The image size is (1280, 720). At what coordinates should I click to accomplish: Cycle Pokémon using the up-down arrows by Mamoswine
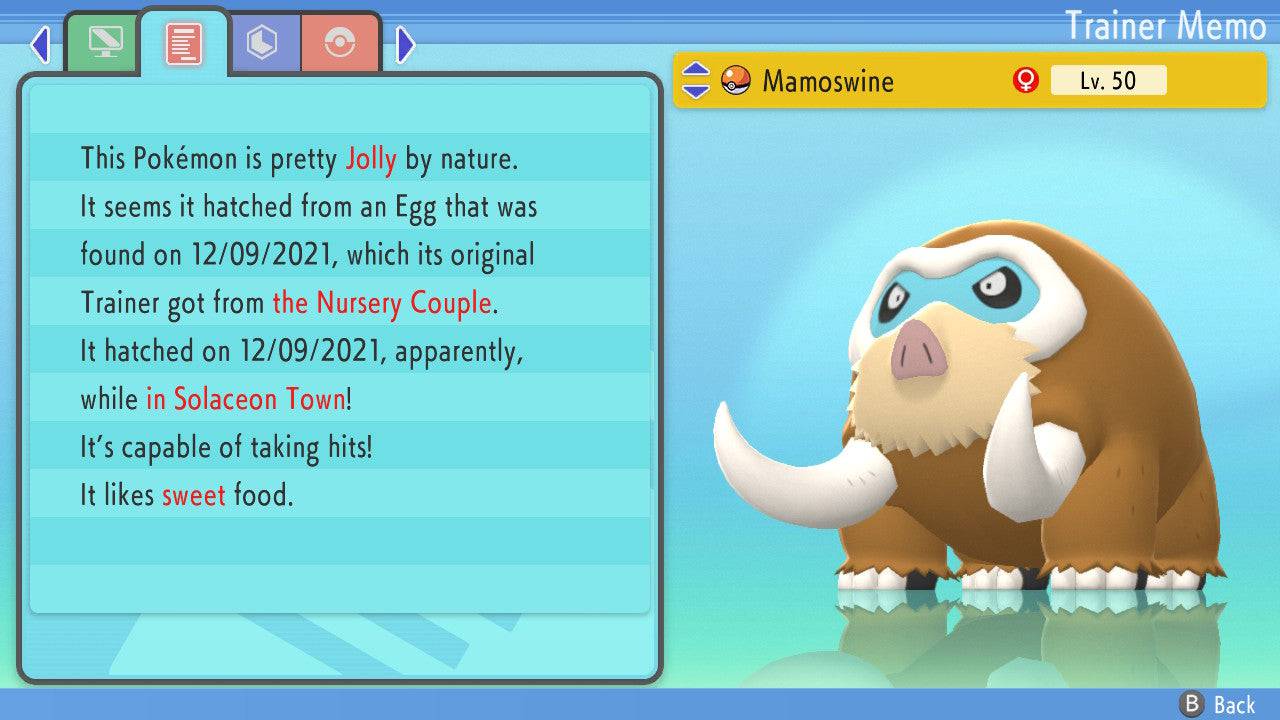coord(696,80)
